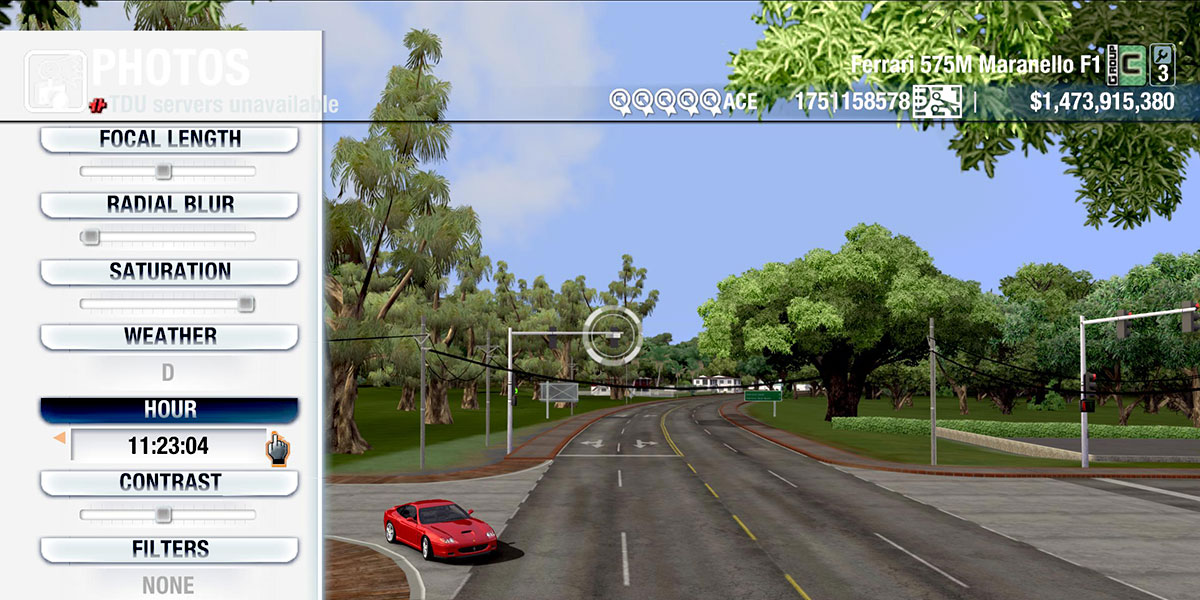Select the Contrast option
1200x600 pixels.
click(x=169, y=482)
